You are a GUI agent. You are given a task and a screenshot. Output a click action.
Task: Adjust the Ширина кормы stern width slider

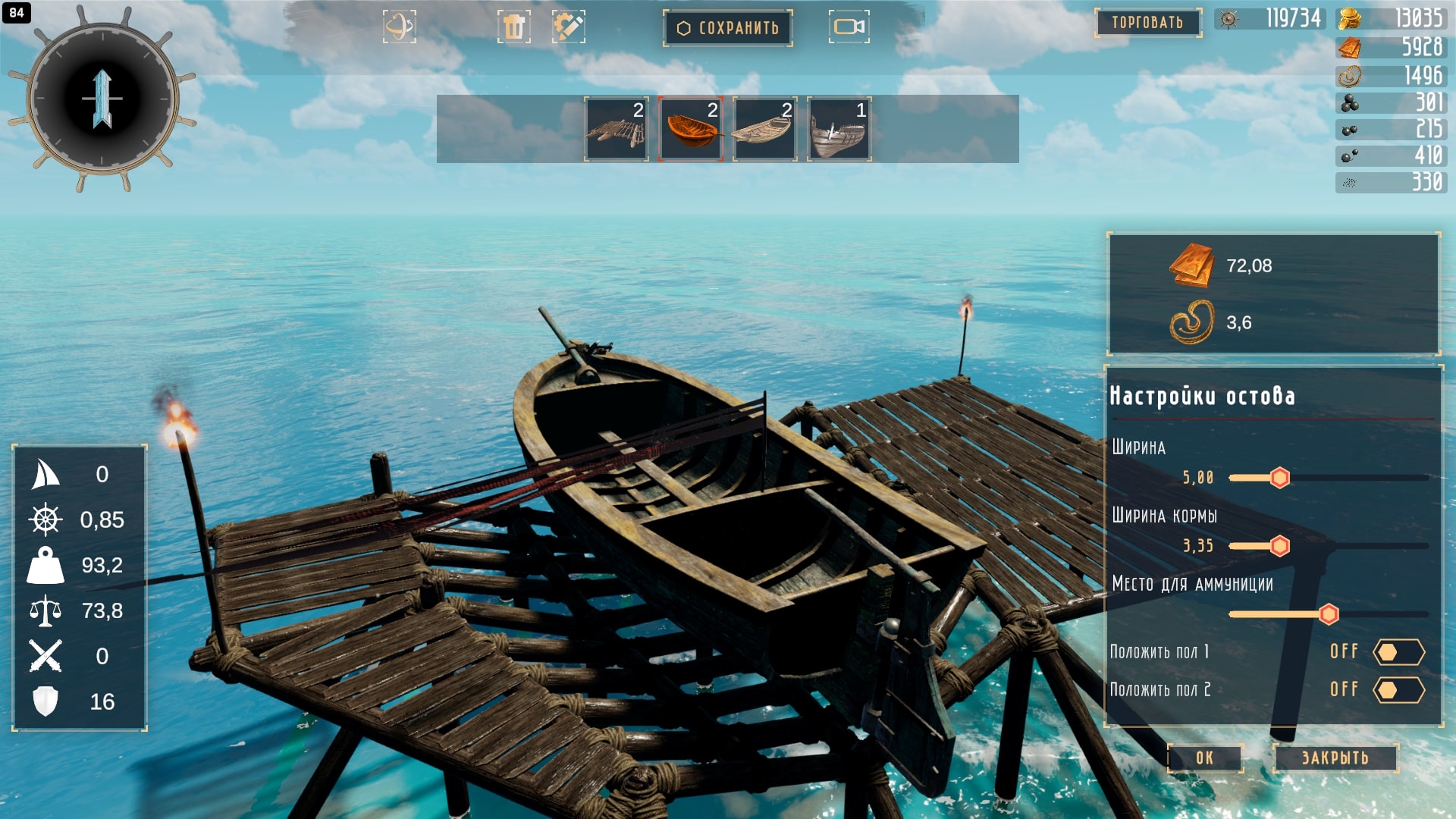click(1279, 546)
